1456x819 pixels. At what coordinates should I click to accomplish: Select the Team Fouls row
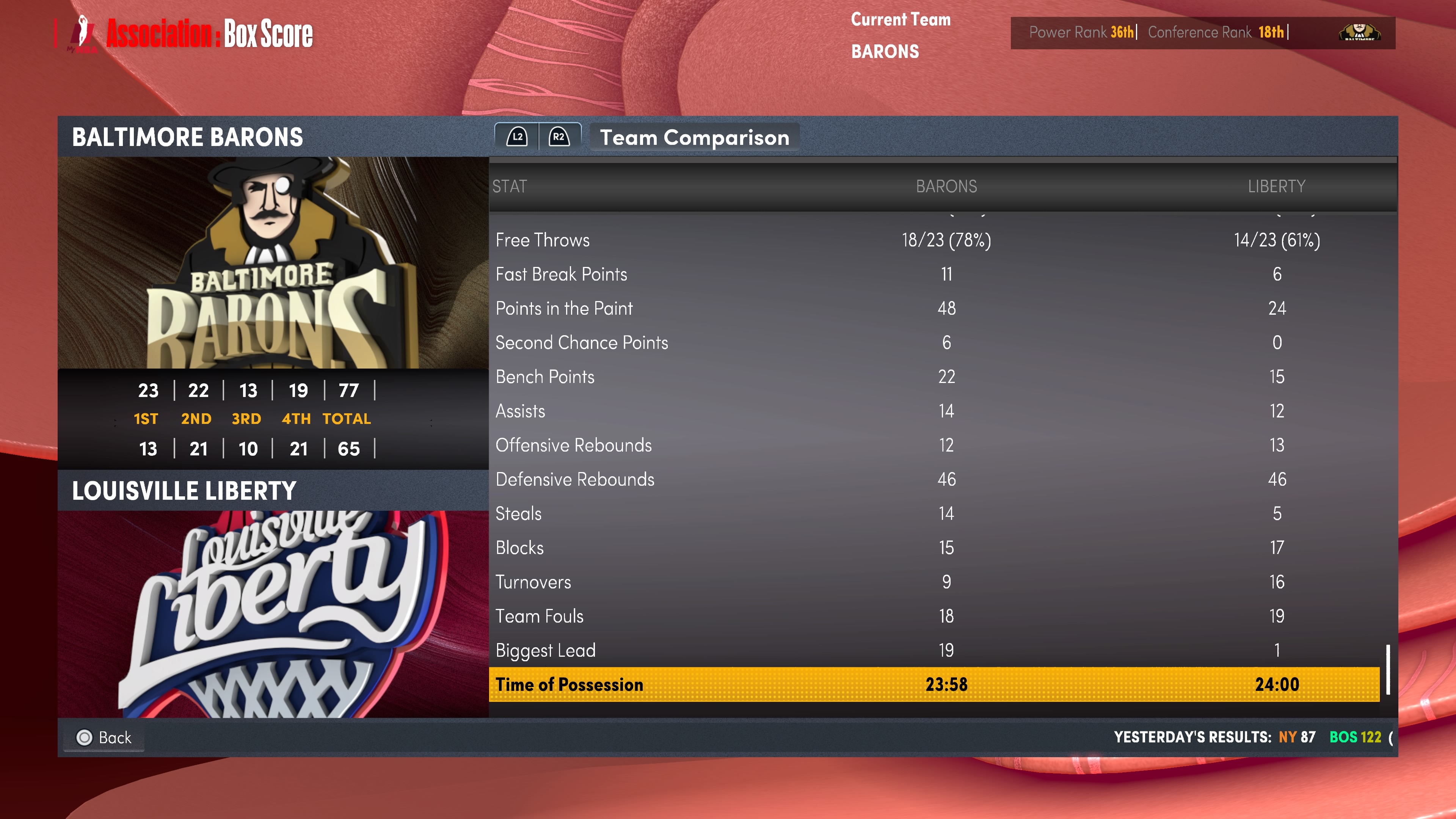click(934, 616)
